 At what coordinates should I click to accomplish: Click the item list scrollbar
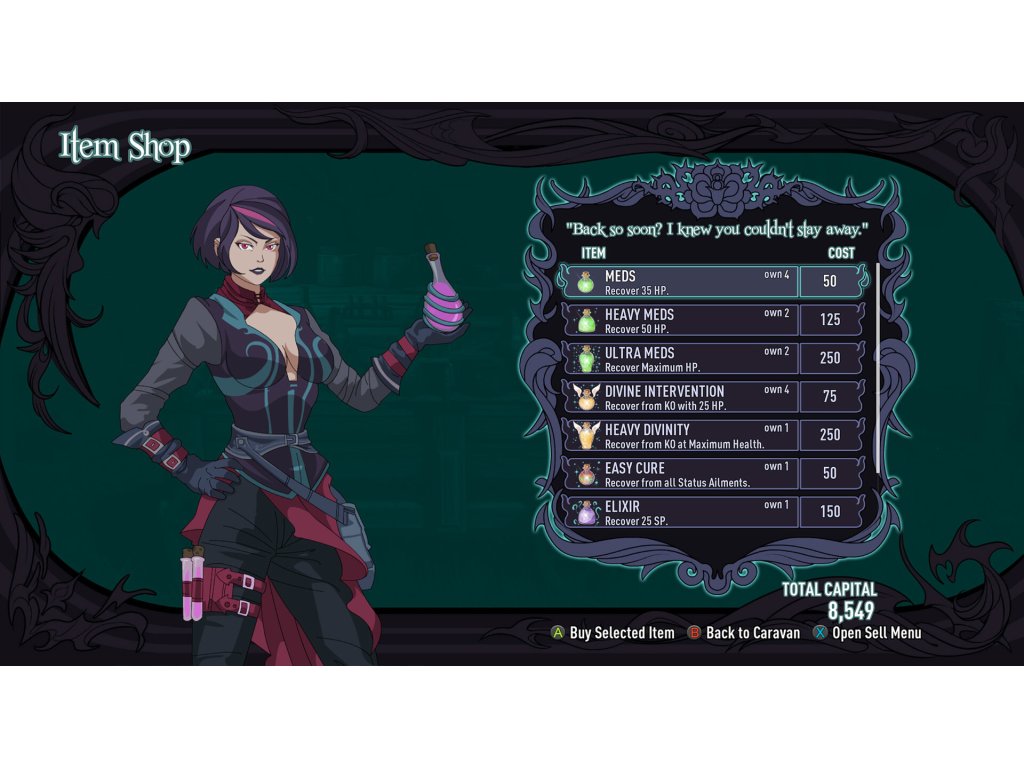pyautogui.click(x=878, y=368)
